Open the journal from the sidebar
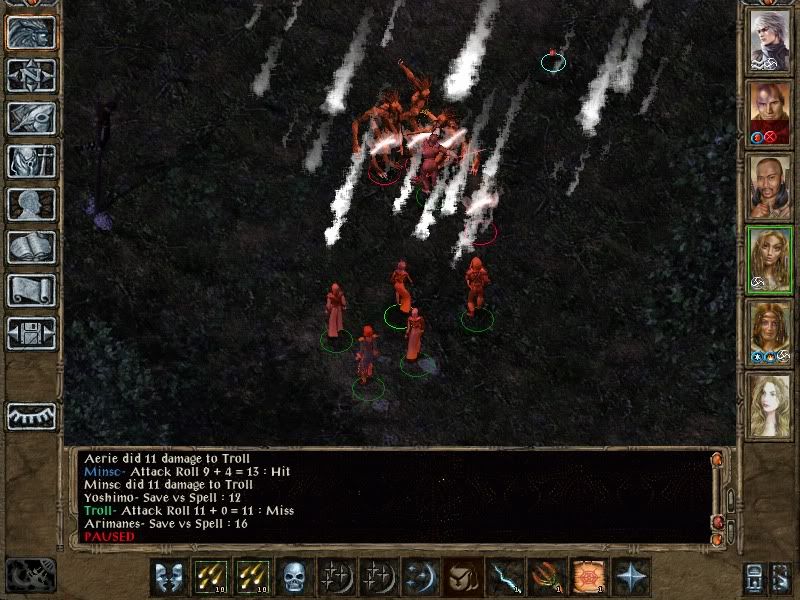The width and height of the screenshot is (800, 600). tap(31, 118)
